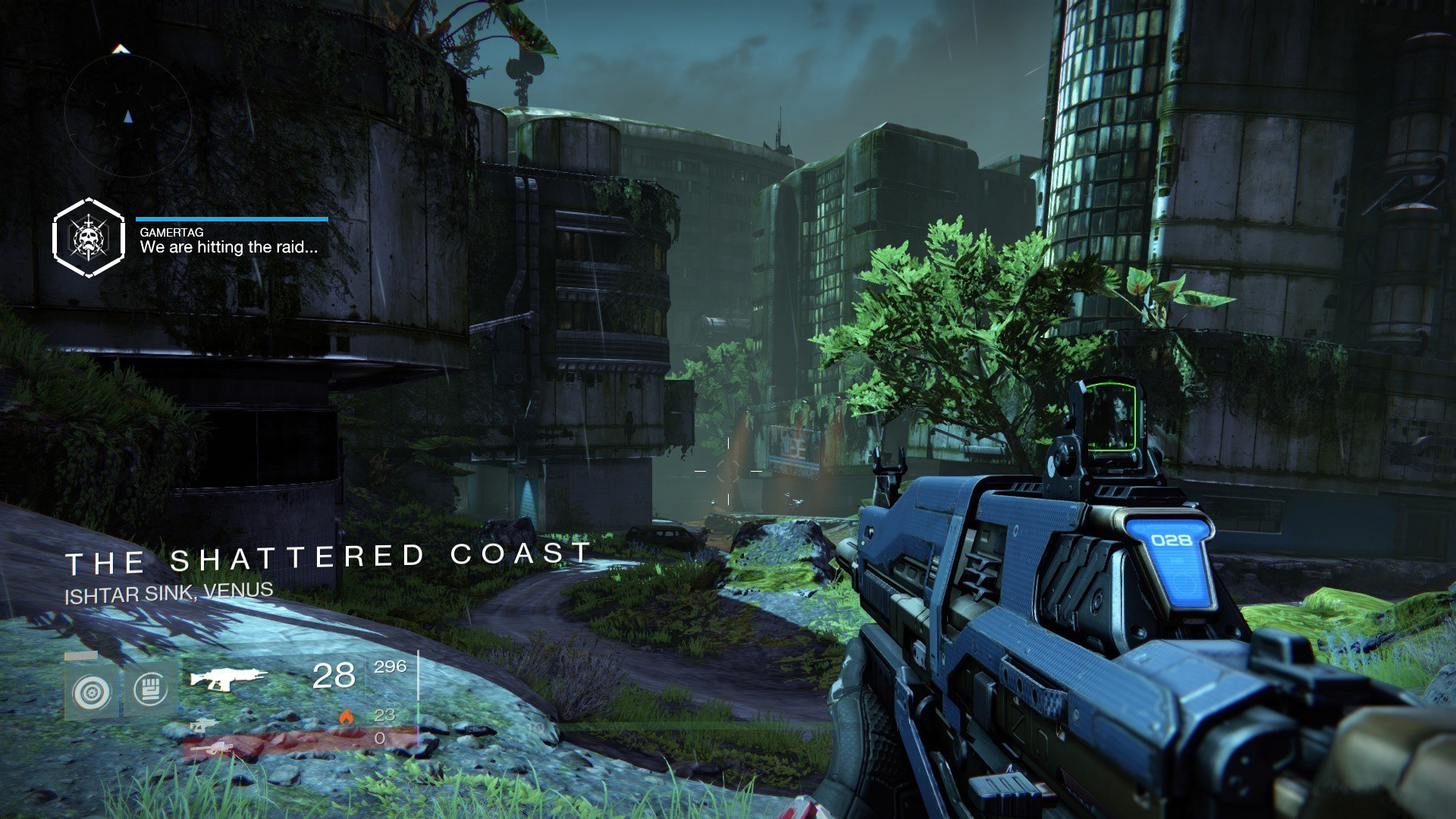Switch to the small special weapon icon
1456x819 pixels.
pyautogui.click(x=202, y=725)
